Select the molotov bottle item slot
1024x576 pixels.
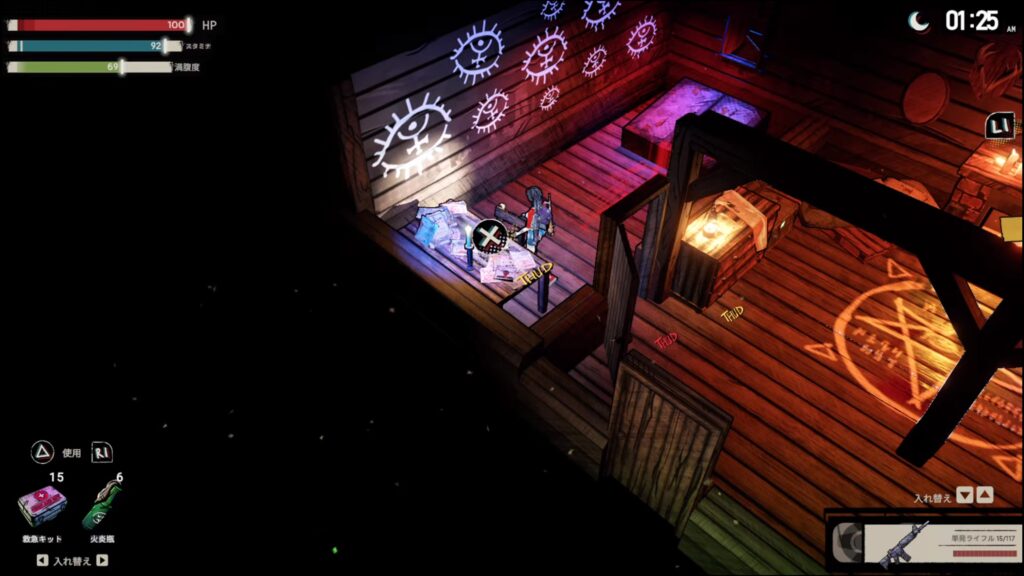[x=103, y=507]
